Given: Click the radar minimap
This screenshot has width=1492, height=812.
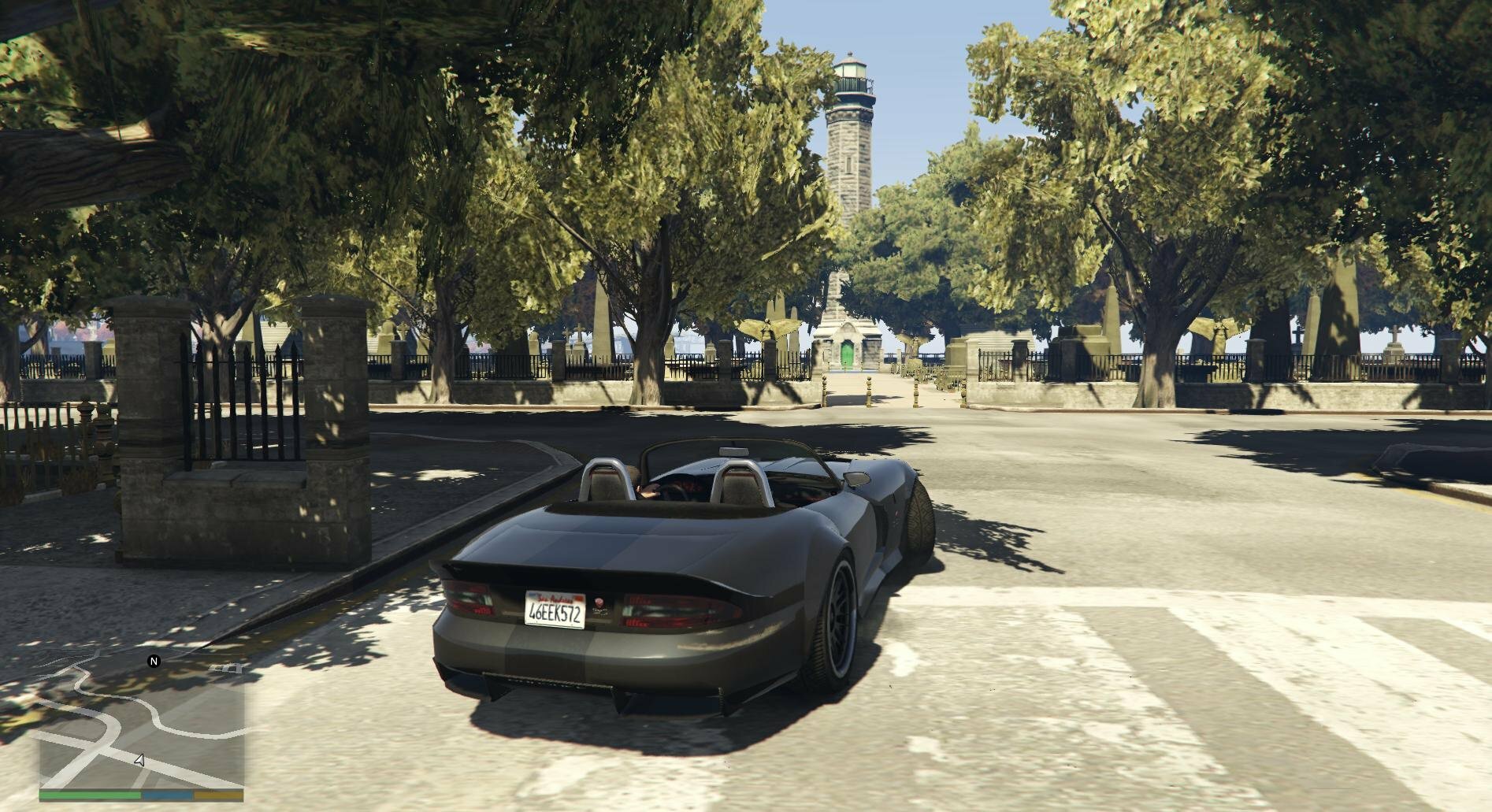Looking at the screenshot, I should click(x=142, y=725).
